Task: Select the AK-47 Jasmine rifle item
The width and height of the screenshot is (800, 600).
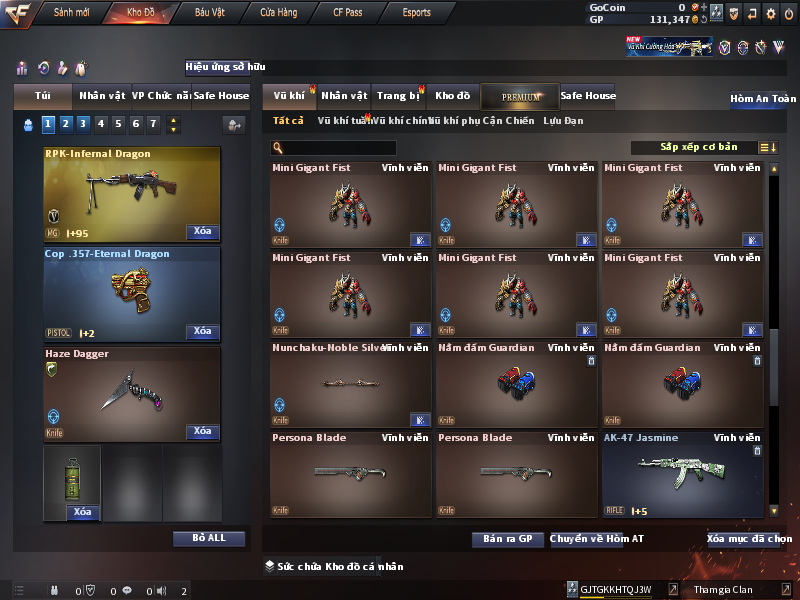Action: (683, 475)
